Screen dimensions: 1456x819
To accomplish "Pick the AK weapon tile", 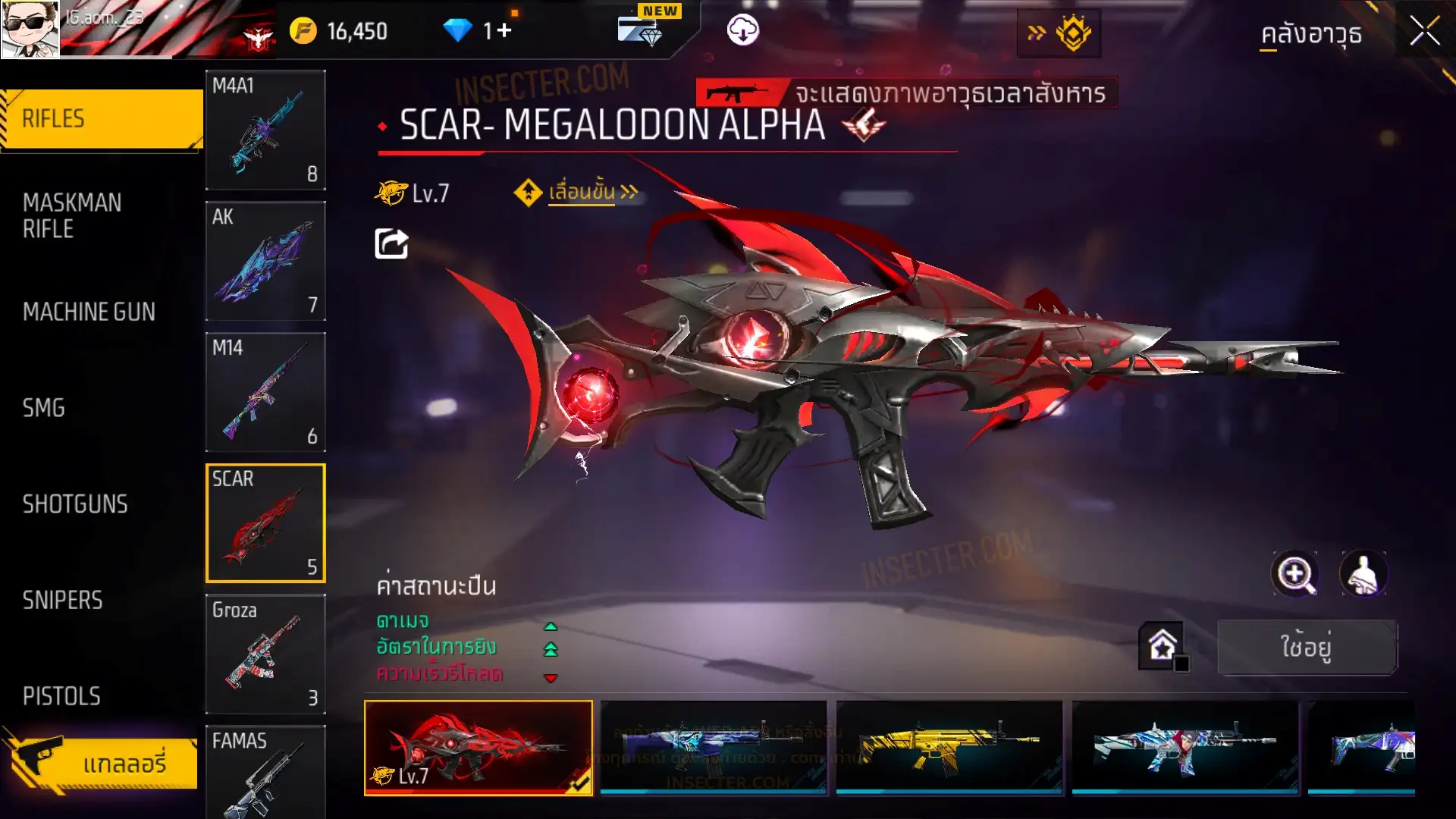I will pyautogui.click(x=265, y=261).
